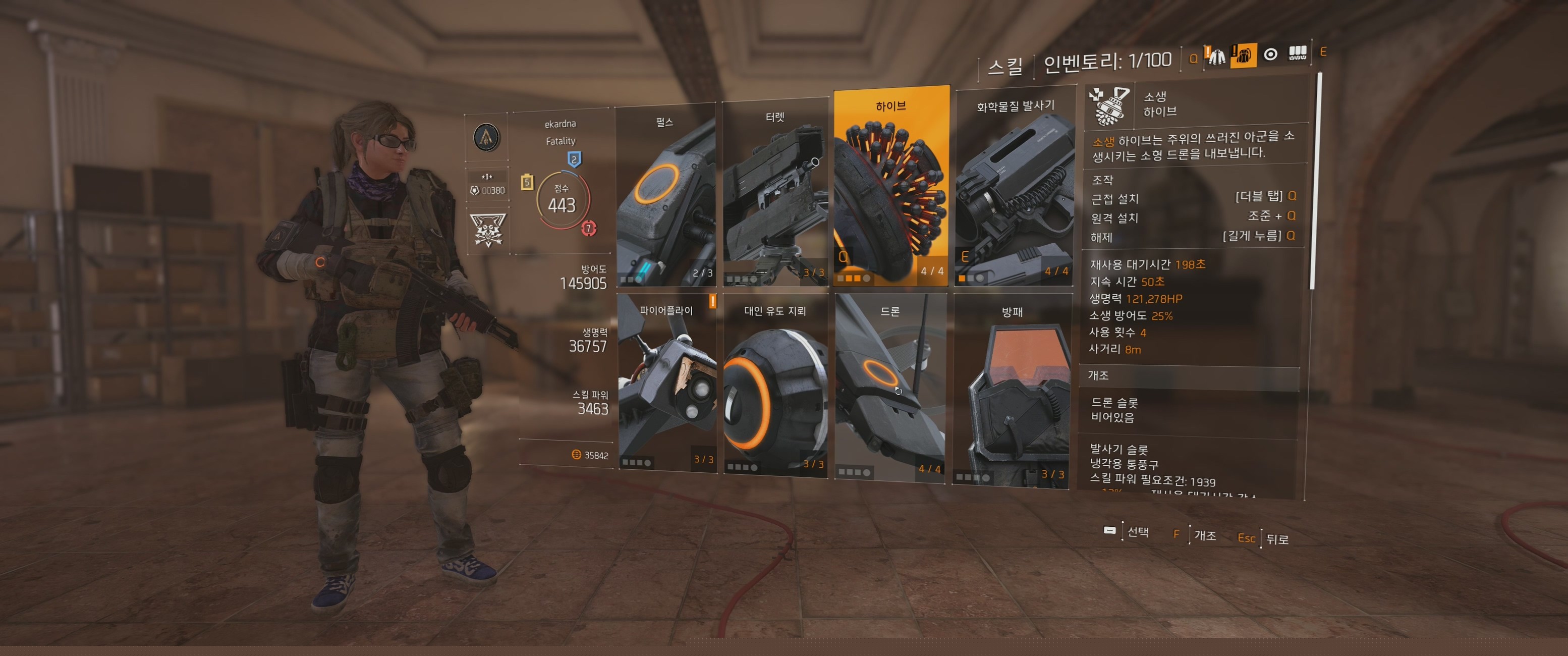Screen dimensions: 1568x656
Task: Go back with the 뒤로 button
Action: (1270, 539)
